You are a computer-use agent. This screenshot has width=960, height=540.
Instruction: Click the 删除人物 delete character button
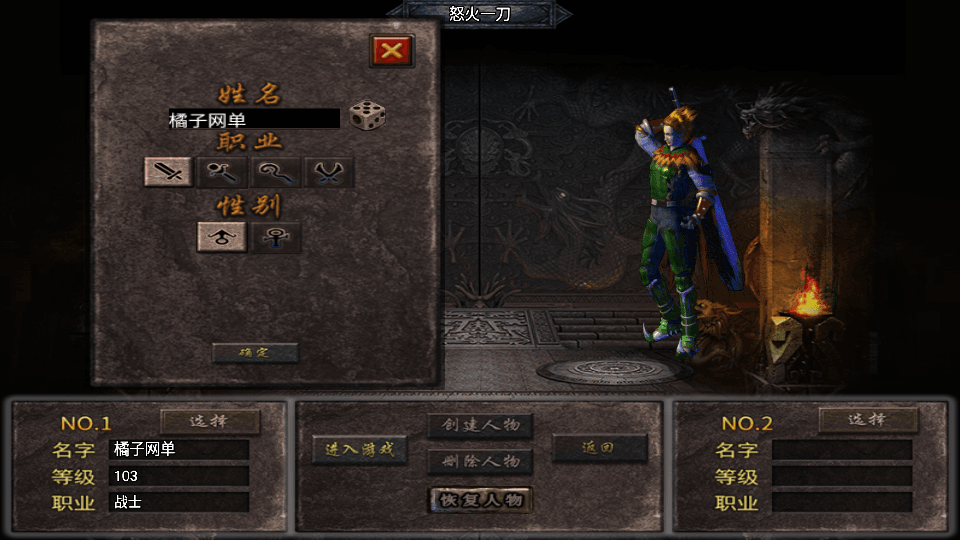coord(480,462)
